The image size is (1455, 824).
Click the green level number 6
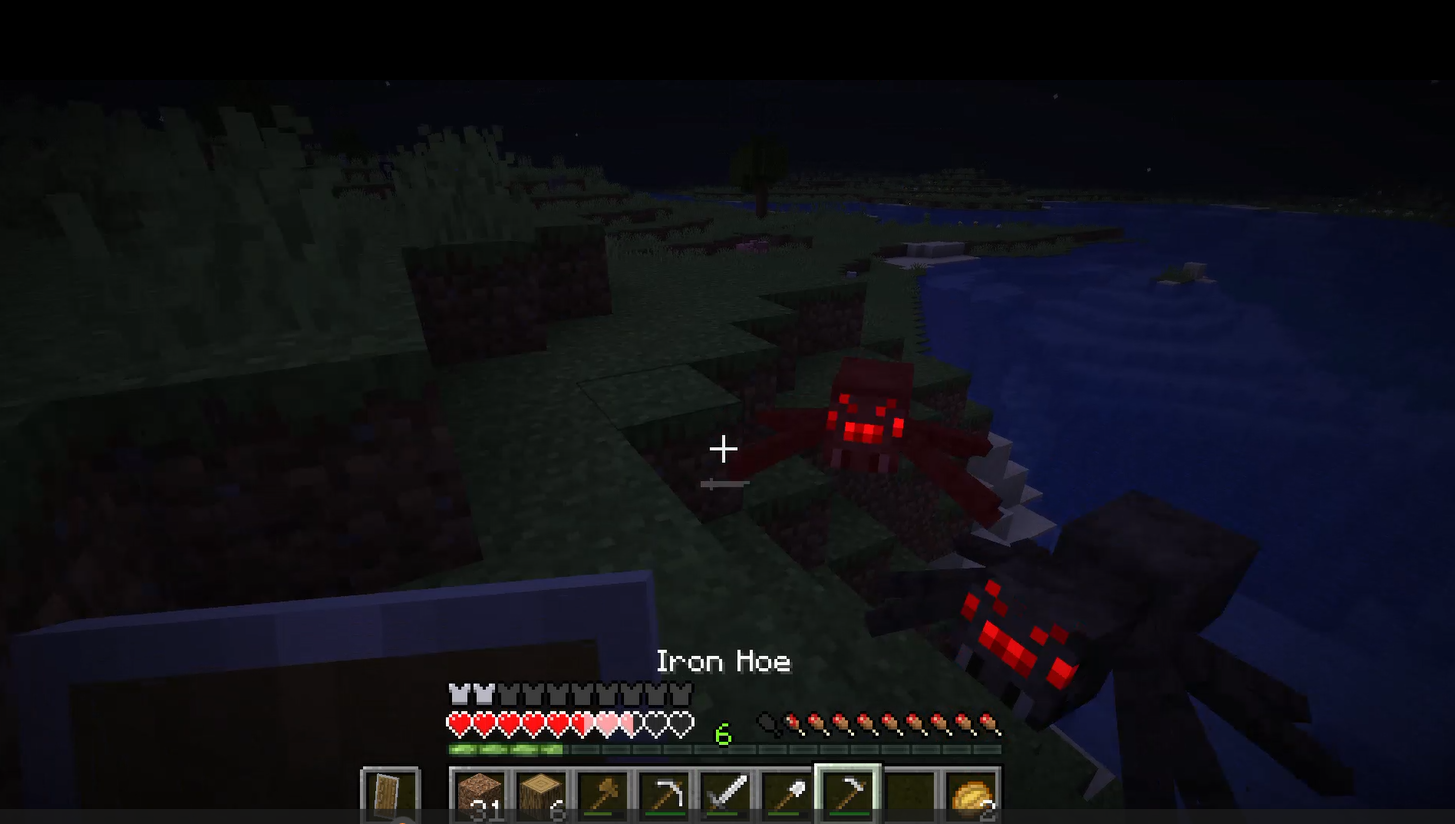click(723, 735)
